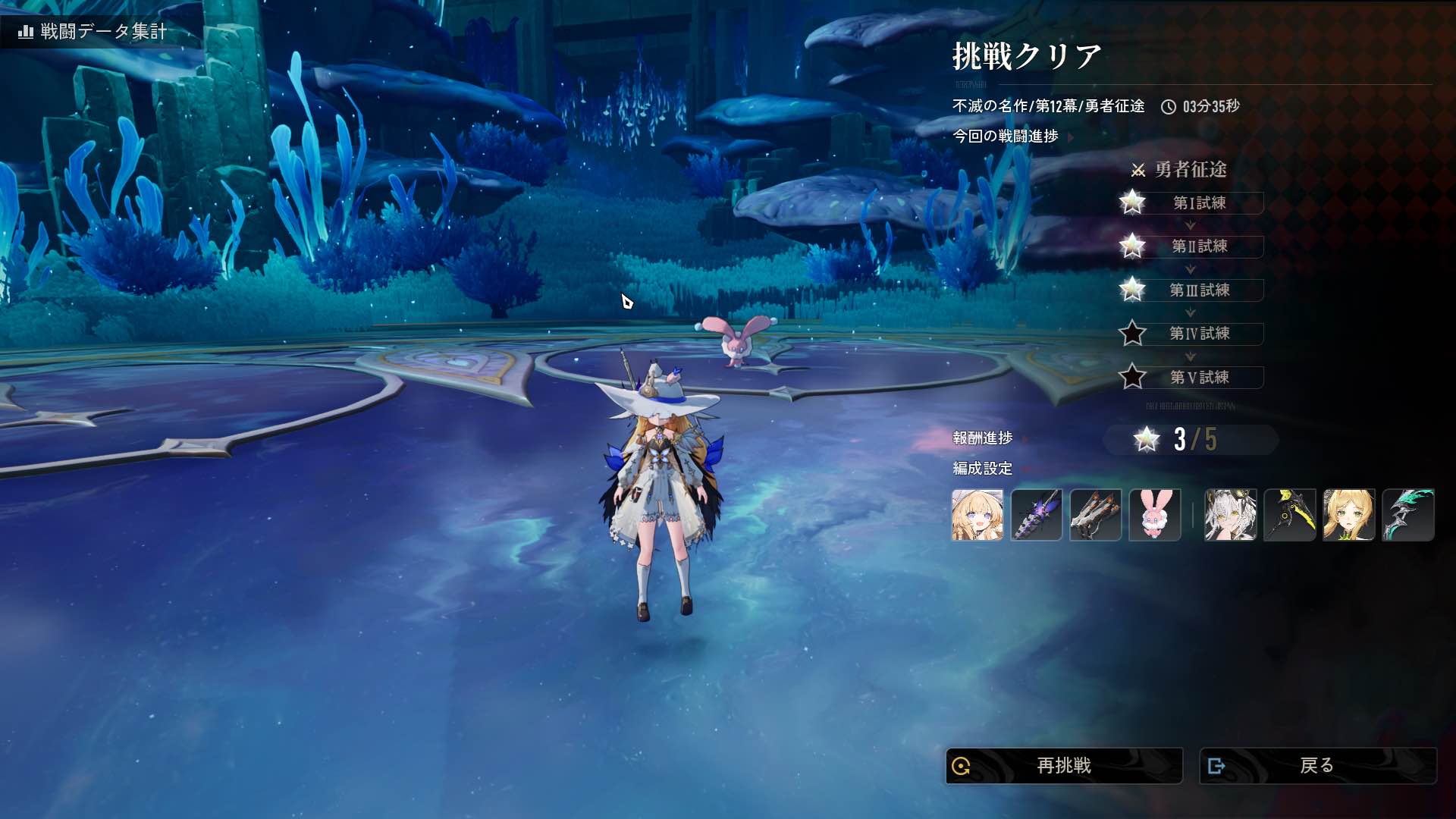This screenshot has width=1456, height=819.
Task: Click the green-eyed blonde character portrait
Action: click(x=1348, y=515)
